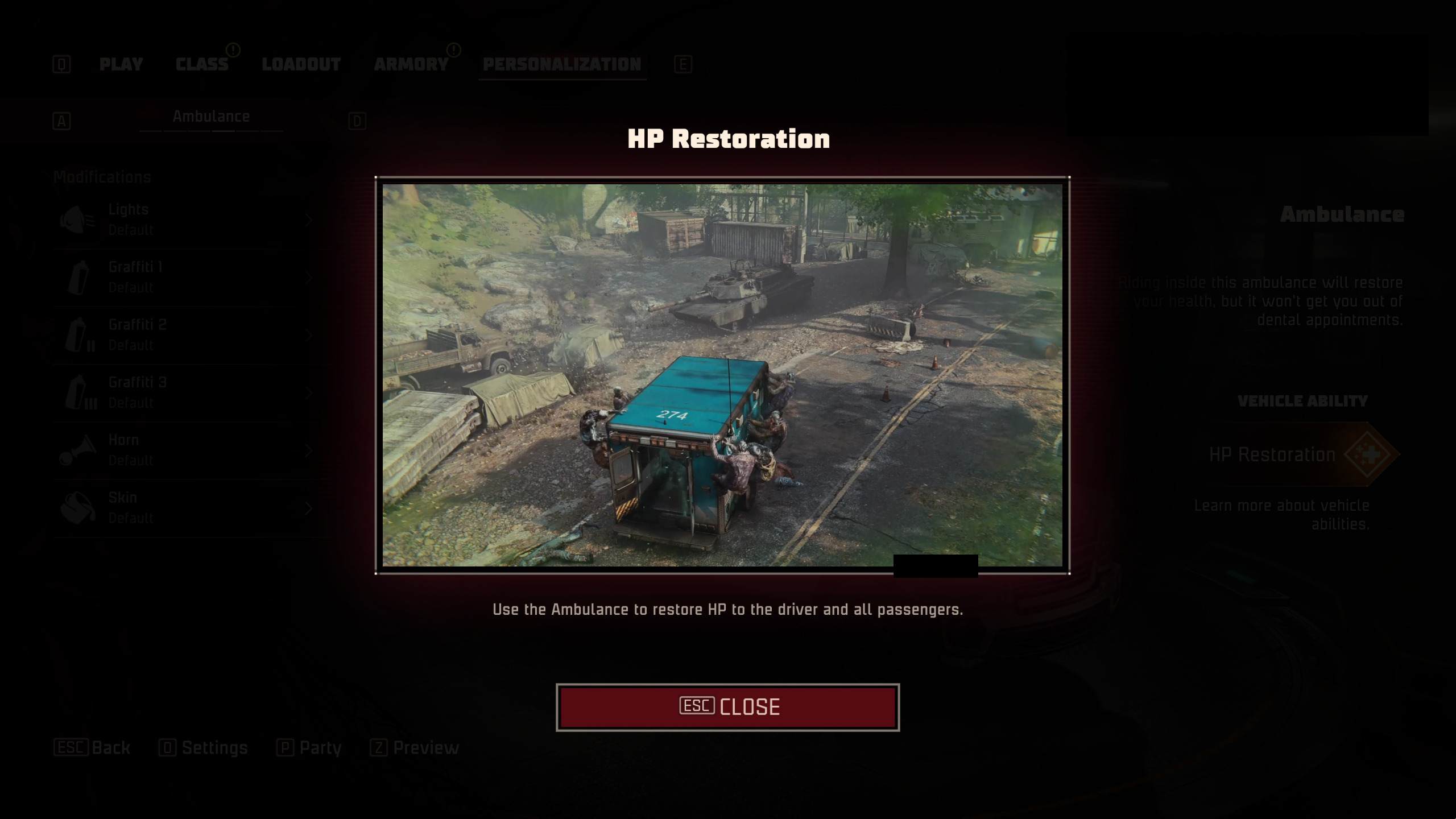Select the Armory tab
This screenshot has height=819, width=1456.
[x=411, y=64]
